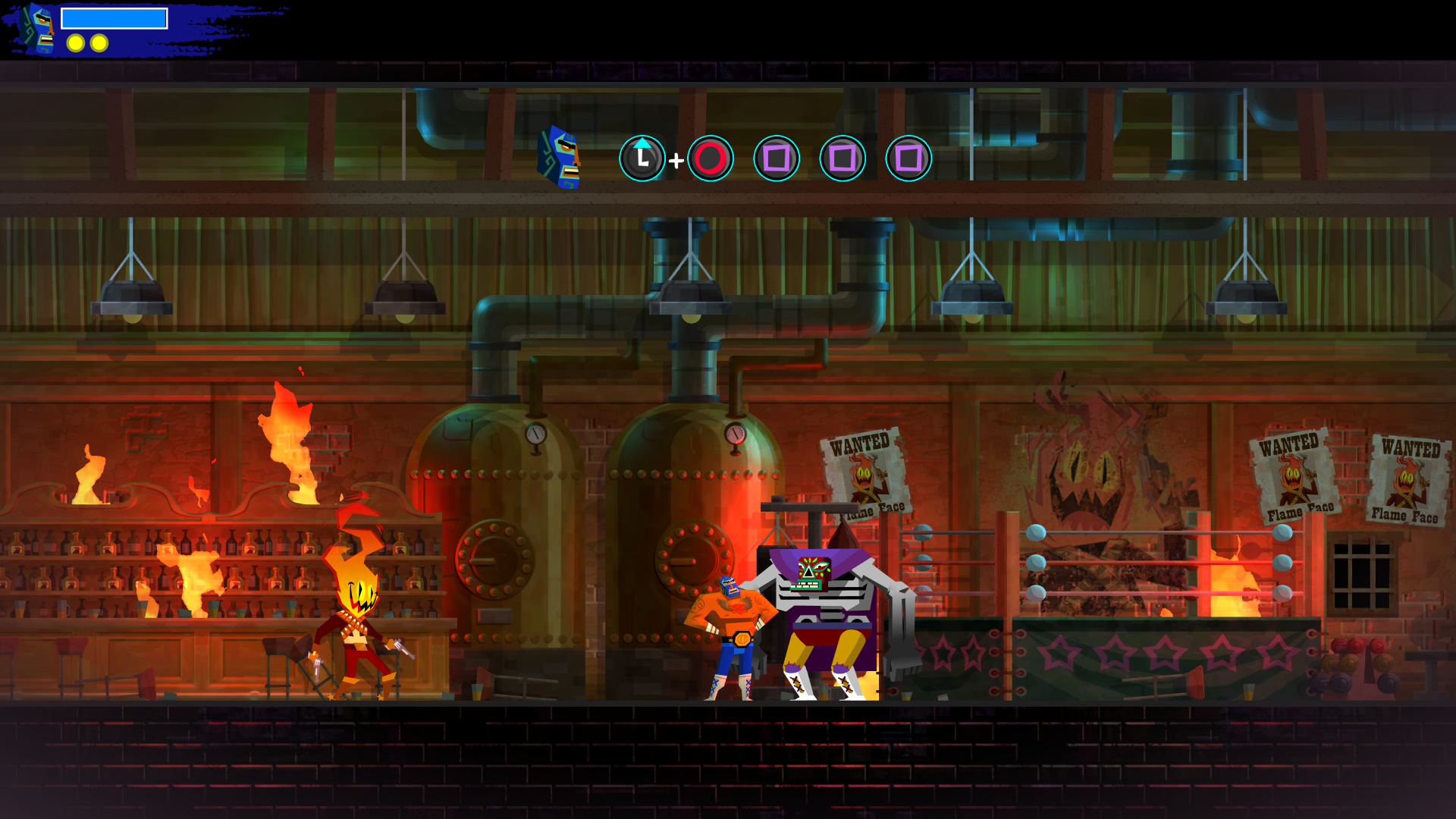Screen dimensions: 1456x819
Task: Click the left yellow coin icon in the HUD
Action: 74,43
